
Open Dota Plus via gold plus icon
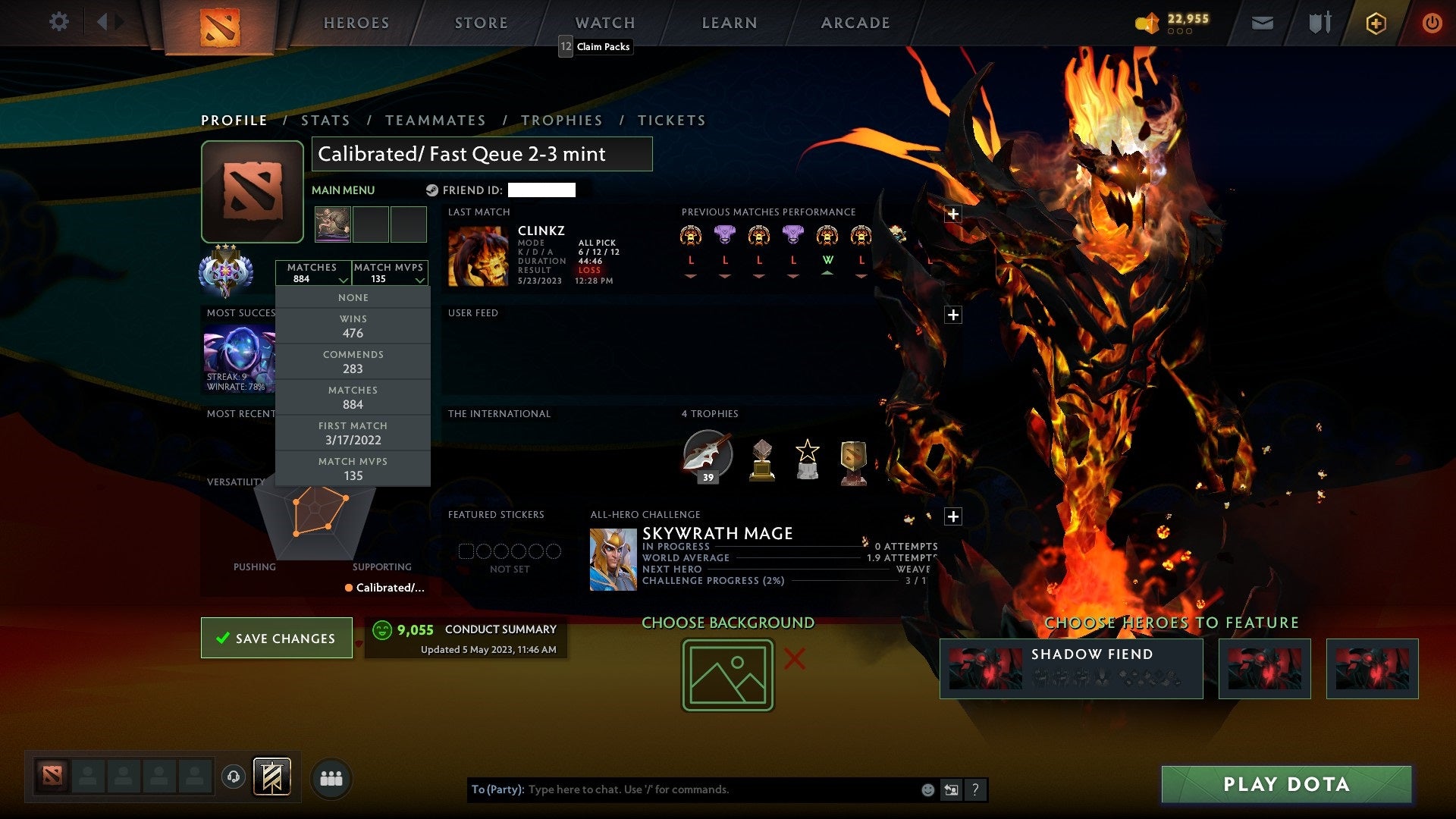pos(1376,23)
